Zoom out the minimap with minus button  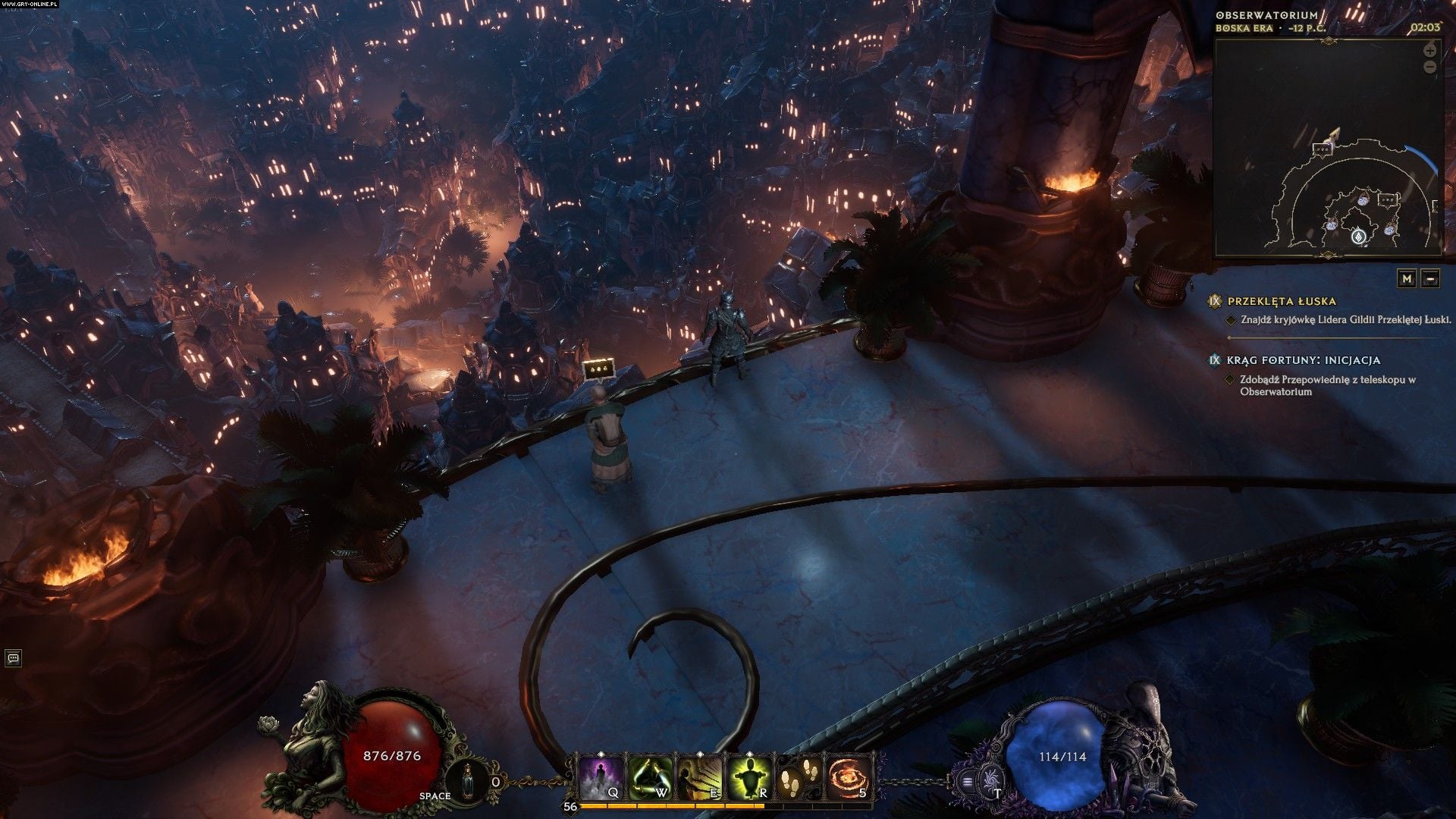pos(1429,67)
